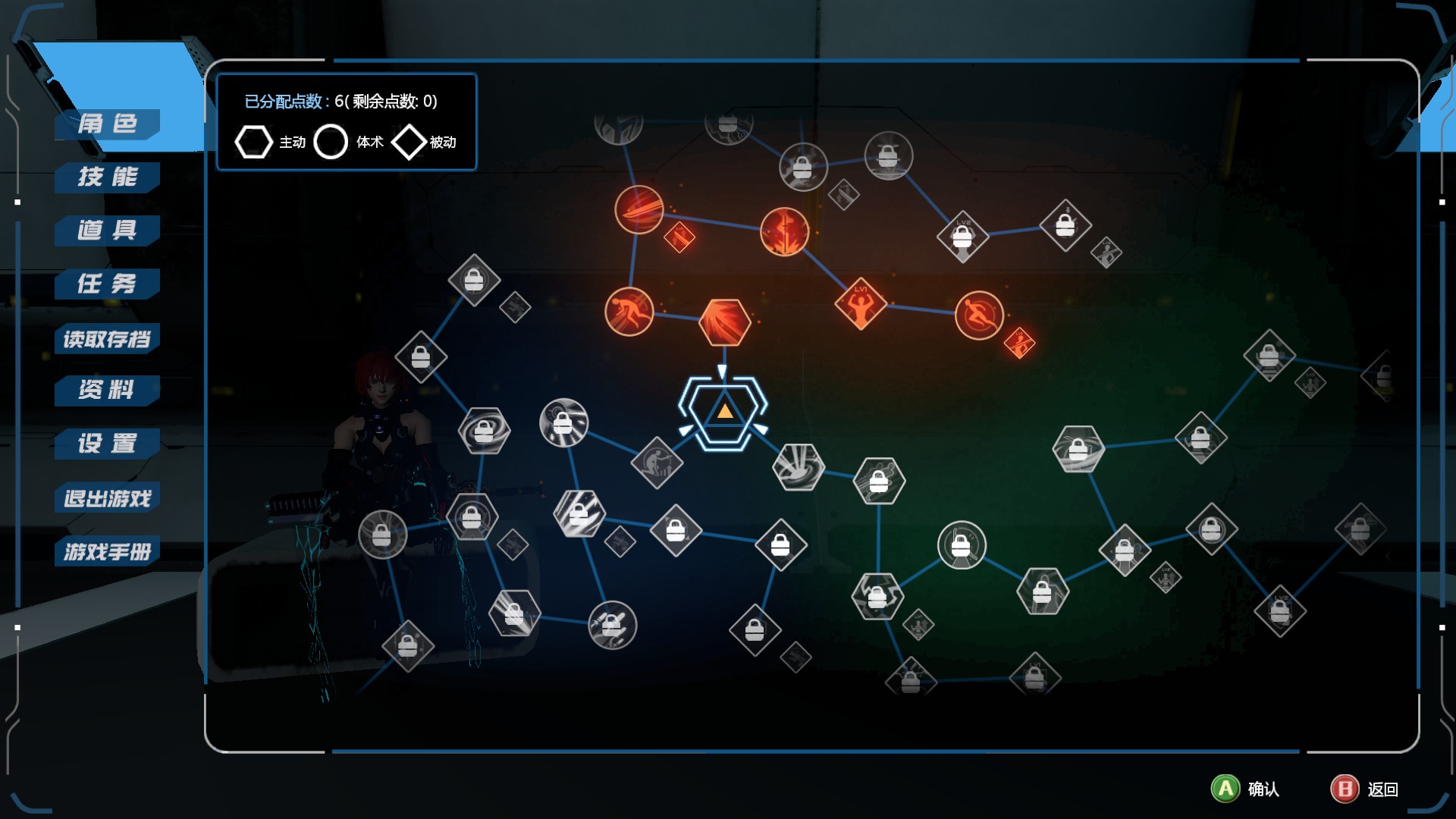
Task: Click the 返回 back button
Action: (1364, 789)
